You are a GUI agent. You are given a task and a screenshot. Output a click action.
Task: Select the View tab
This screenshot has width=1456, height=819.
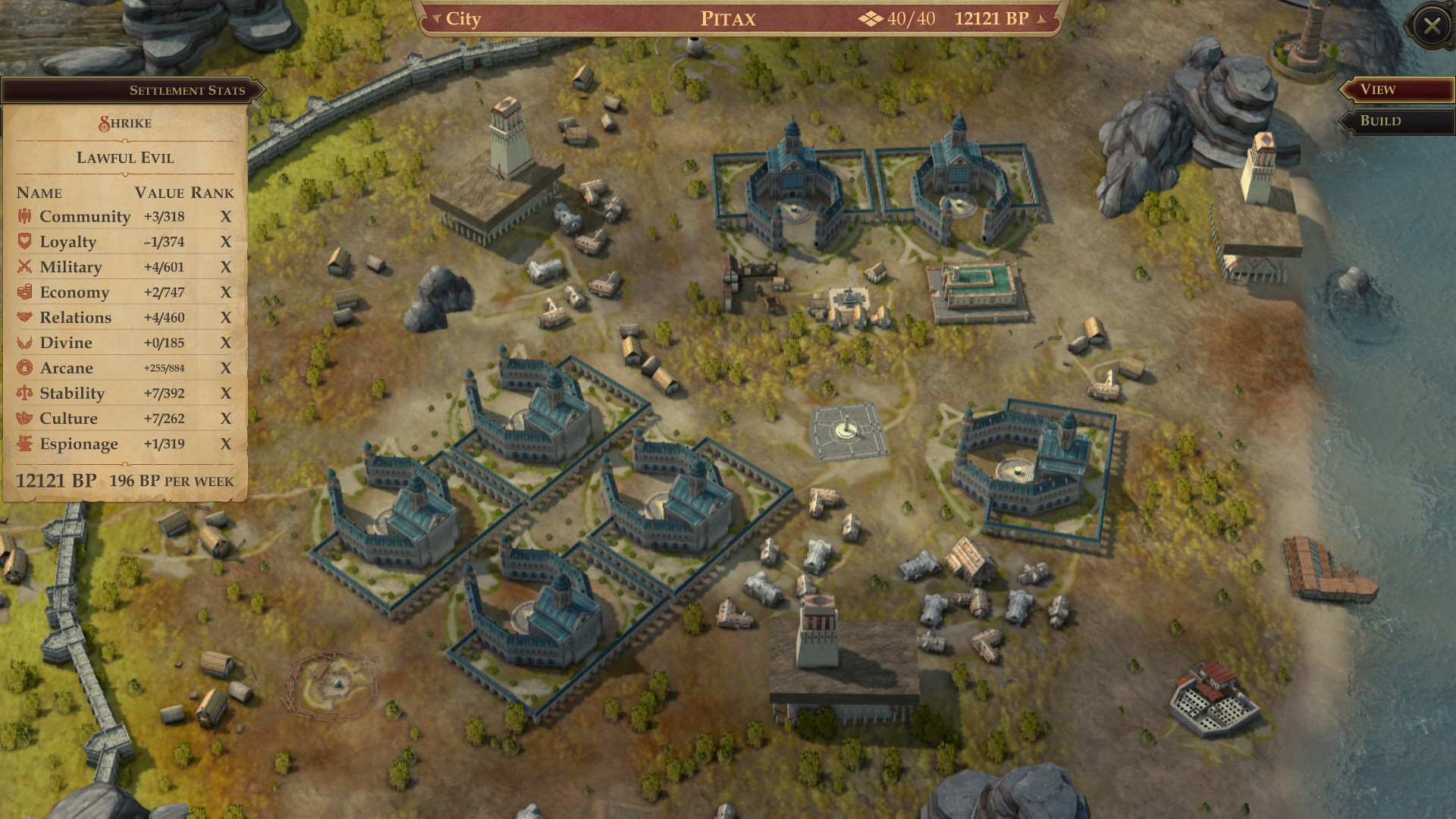click(1395, 89)
